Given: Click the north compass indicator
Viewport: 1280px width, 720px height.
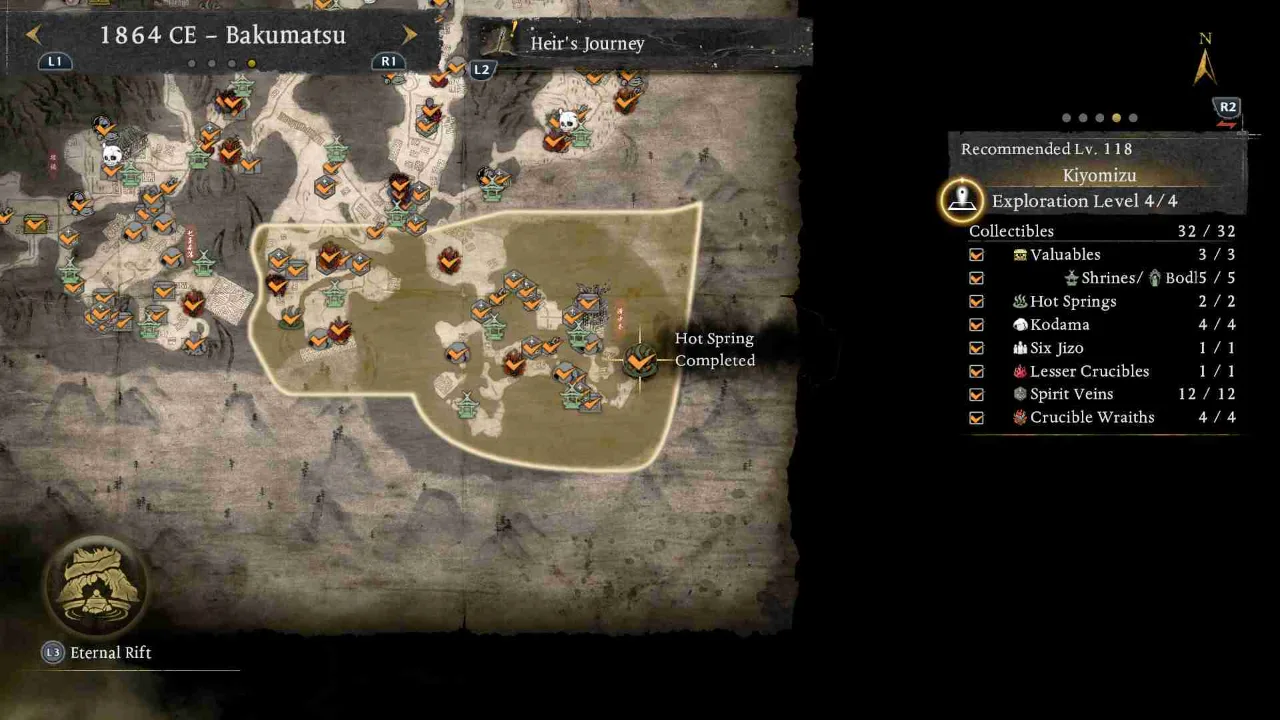Looking at the screenshot, I should (x=1205, y=62).
